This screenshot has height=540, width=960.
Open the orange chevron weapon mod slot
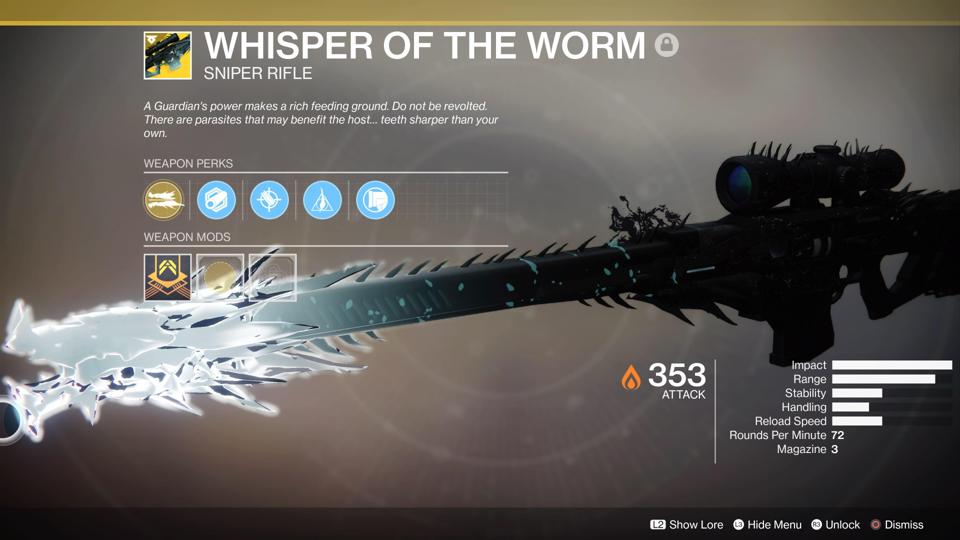168,277
